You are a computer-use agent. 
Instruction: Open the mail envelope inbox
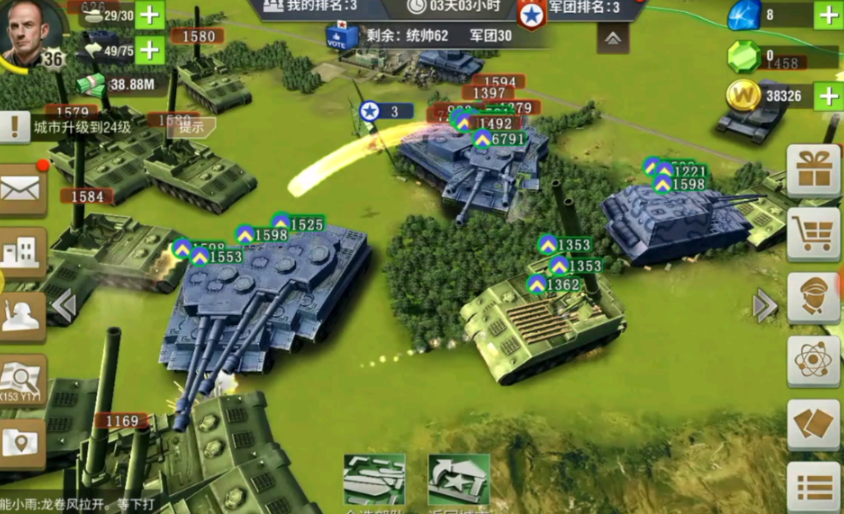point(21,189)
